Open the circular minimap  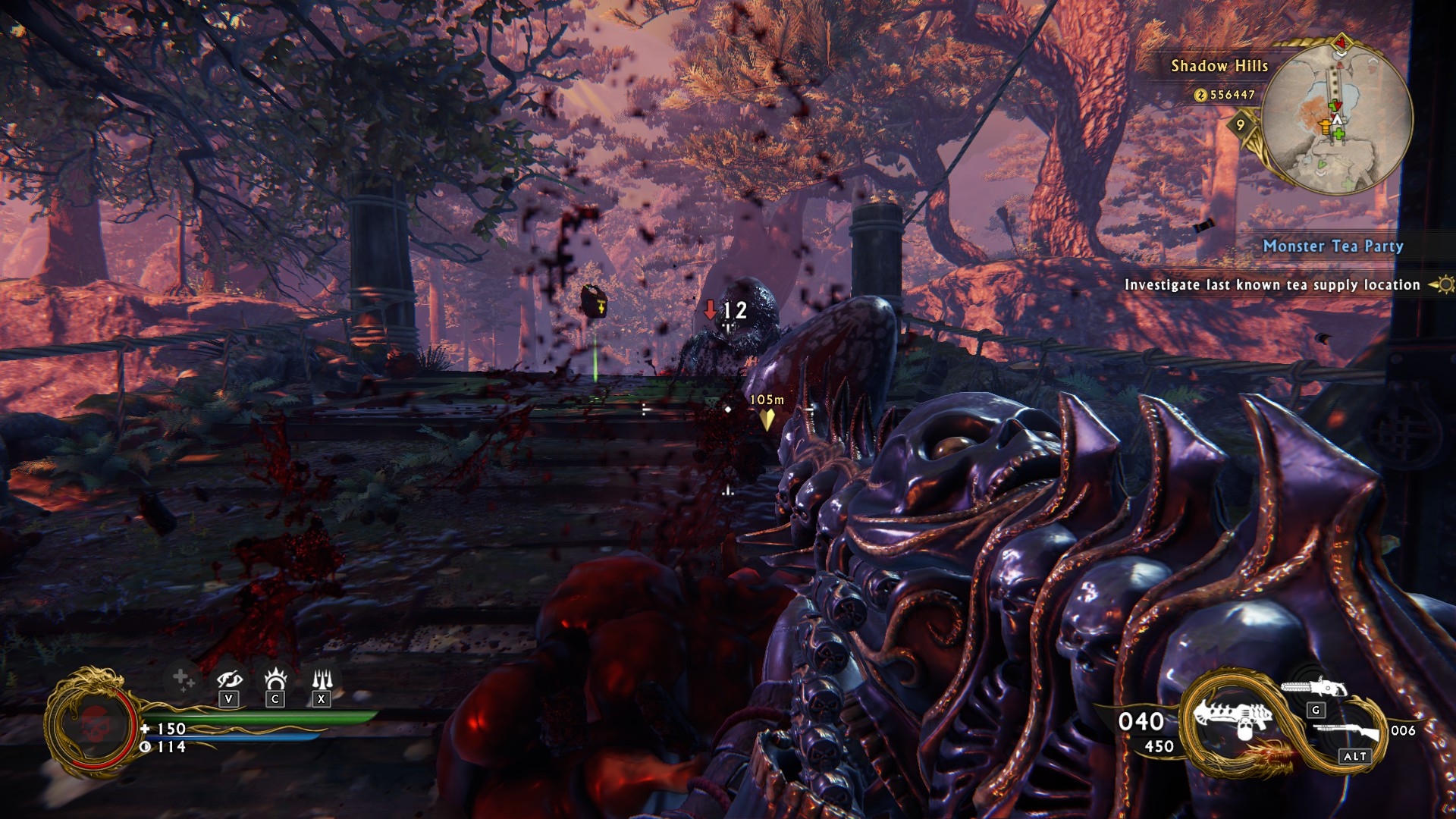(1337, 118)
